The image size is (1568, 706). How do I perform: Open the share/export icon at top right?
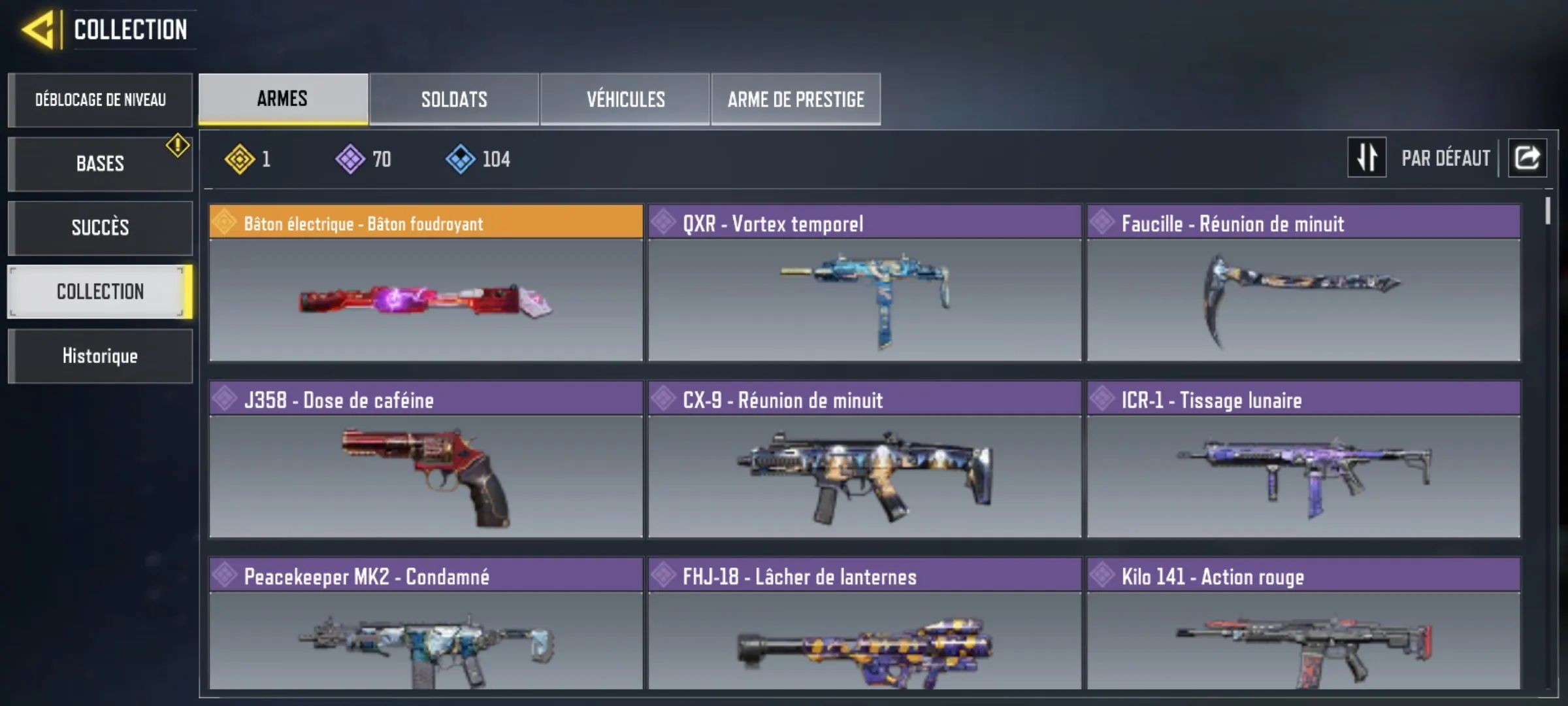coord(1527,156)
